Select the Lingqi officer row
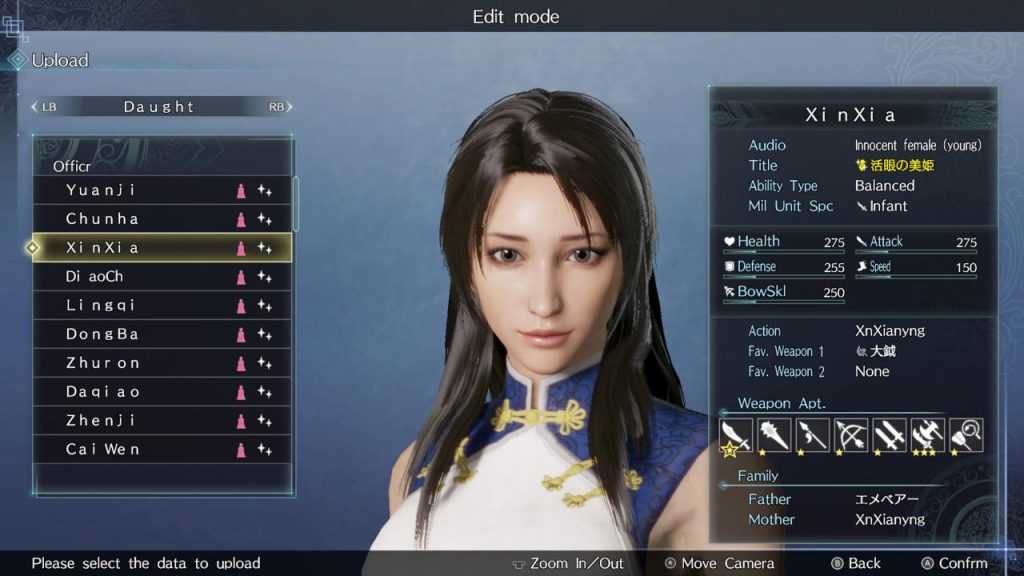Viewport: 1024px width, 576px height. [160, 305]
